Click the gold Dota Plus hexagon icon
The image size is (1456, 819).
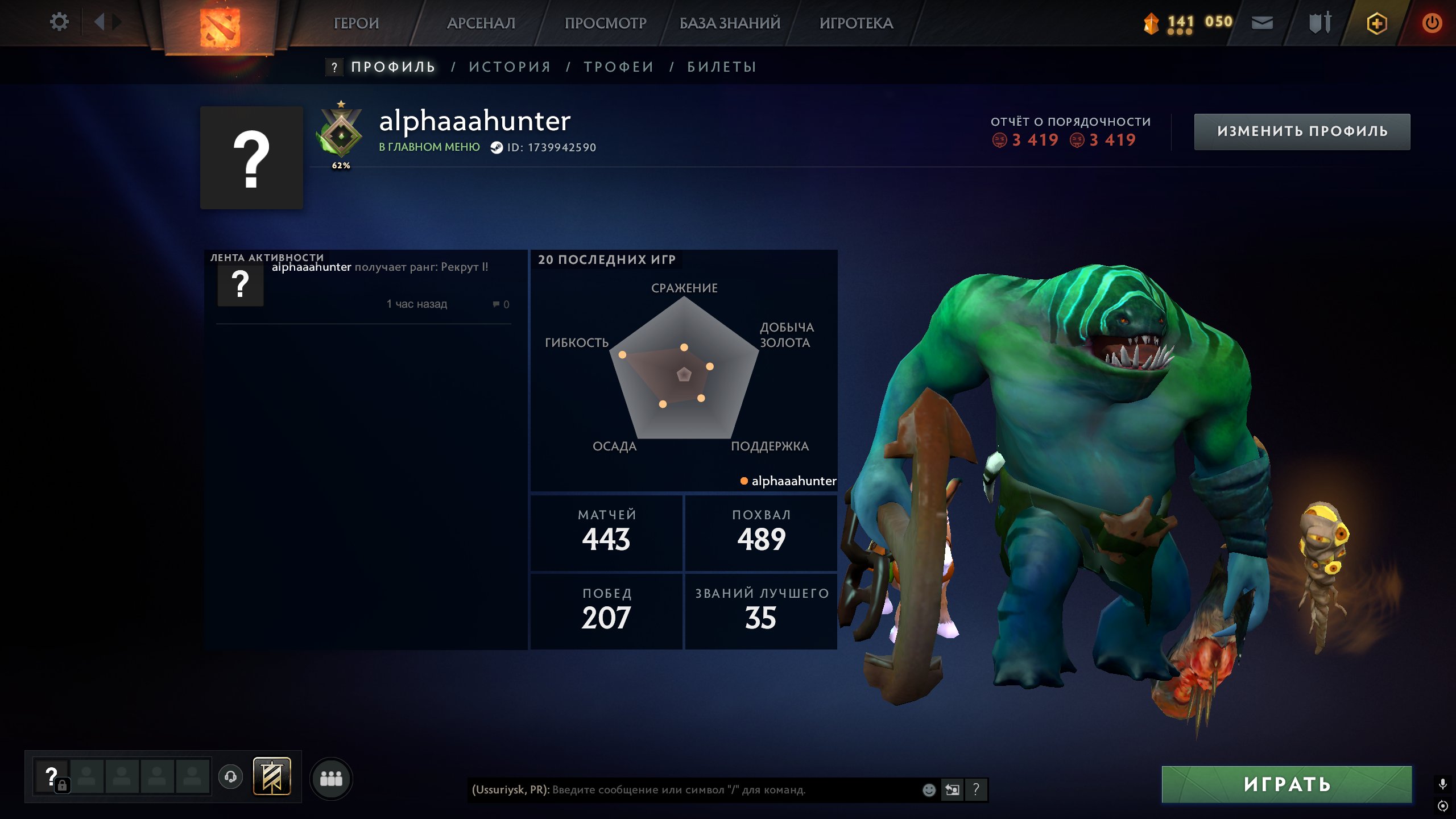click(1376, 23)
